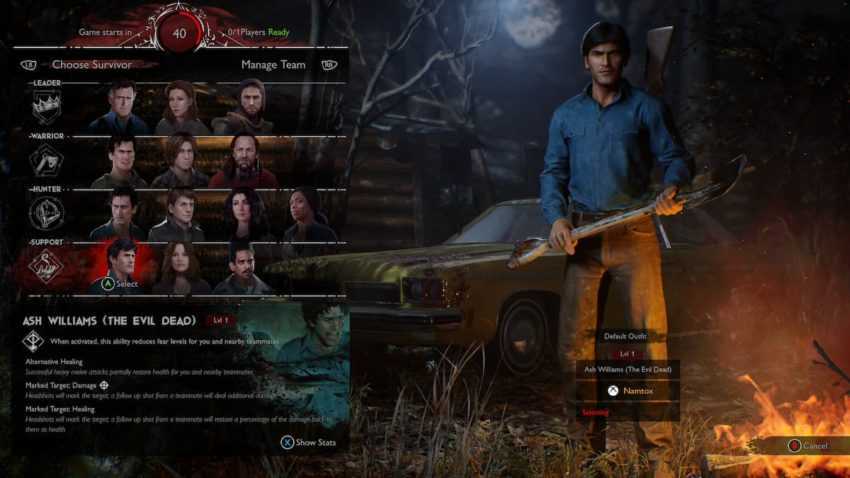
Task: Select the Hunter woman on the far right
Action: point(304,214)
